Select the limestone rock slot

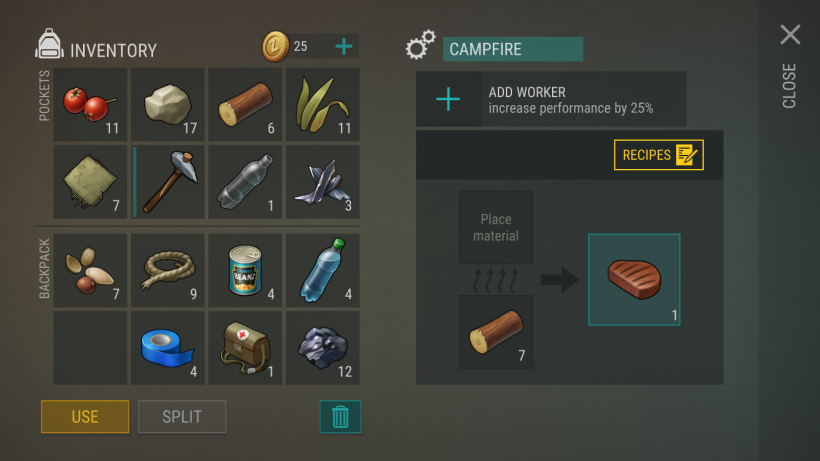pyautogui.click(x=167, y=104)
